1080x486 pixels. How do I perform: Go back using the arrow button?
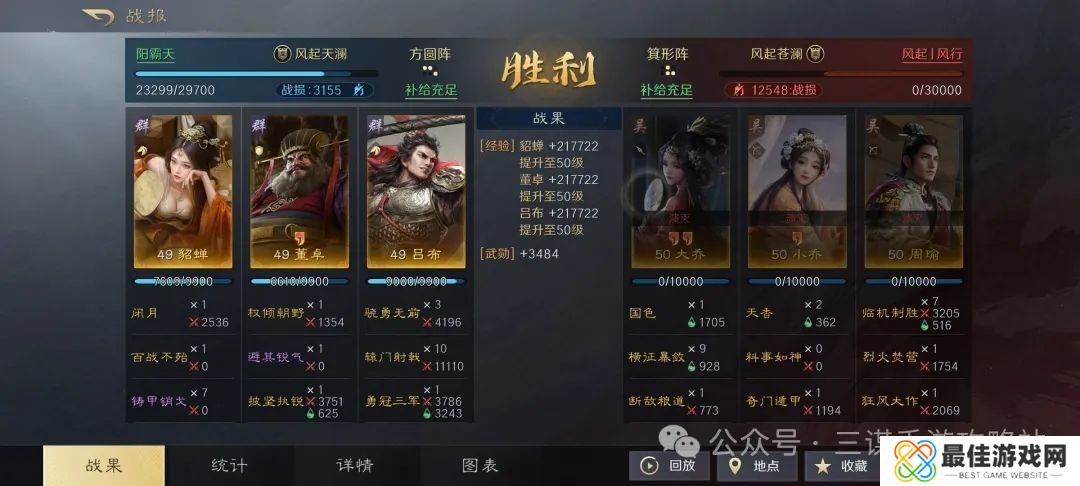pos(98,16)
